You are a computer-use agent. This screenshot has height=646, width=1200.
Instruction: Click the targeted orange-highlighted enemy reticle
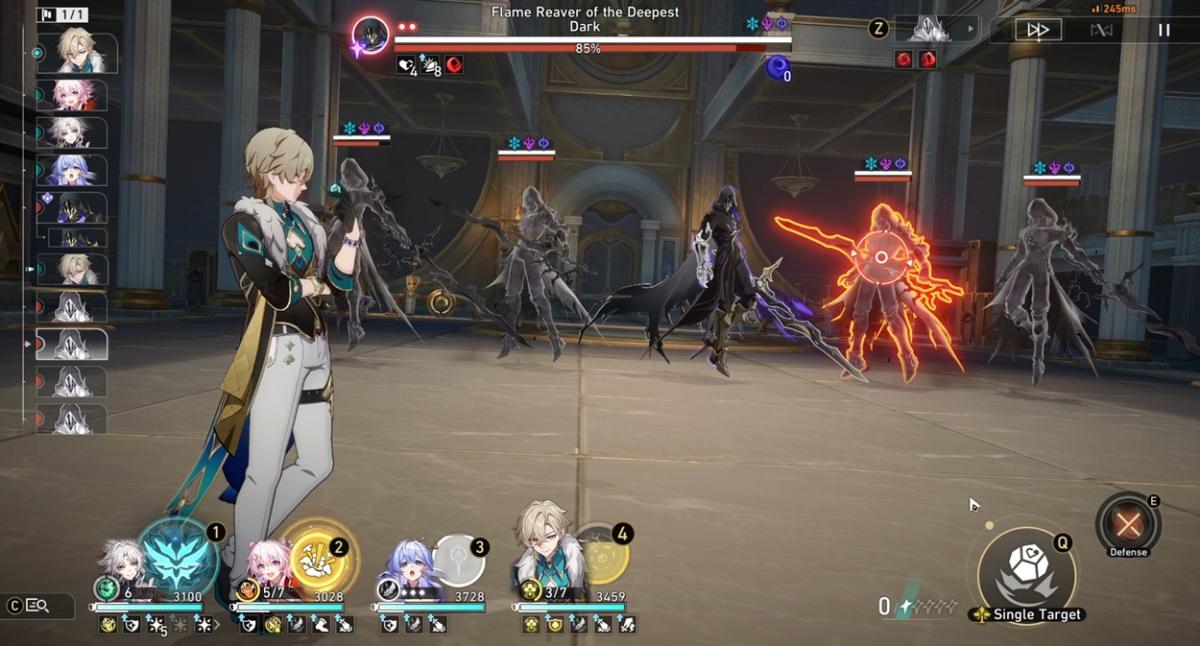[x=881, y=258]
